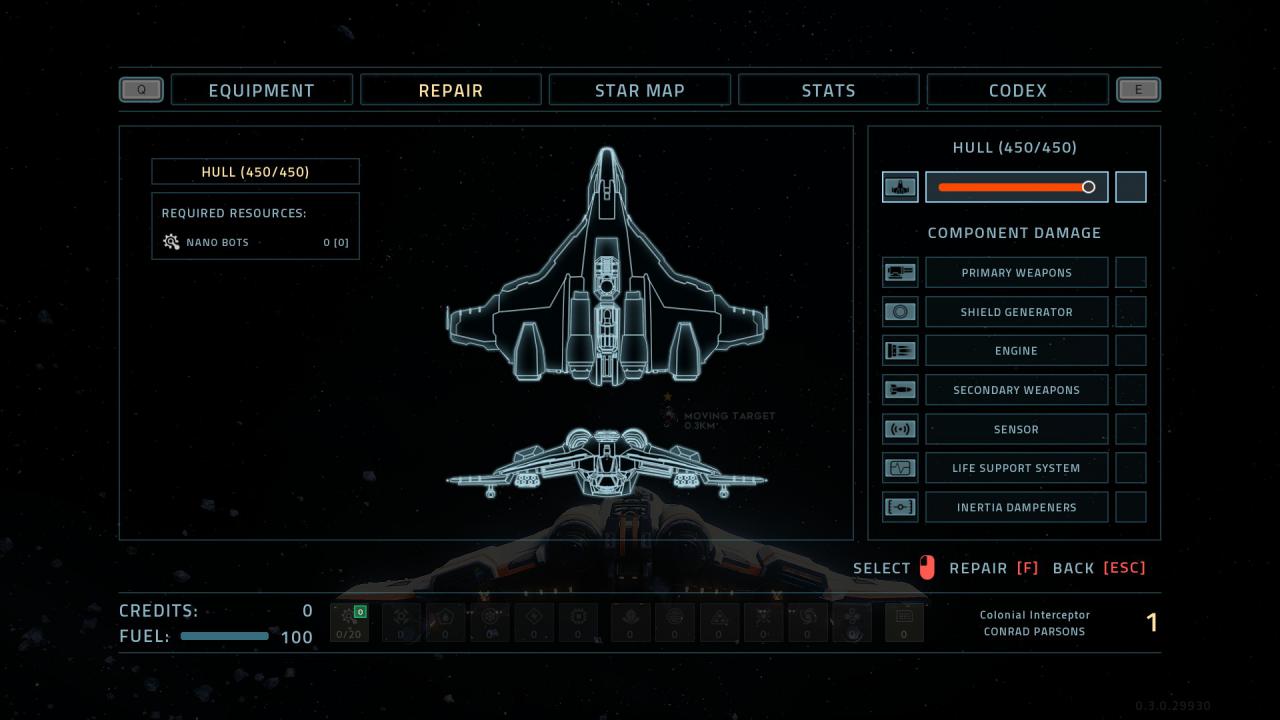Open the Repair tab

click(x=450, y=90)
